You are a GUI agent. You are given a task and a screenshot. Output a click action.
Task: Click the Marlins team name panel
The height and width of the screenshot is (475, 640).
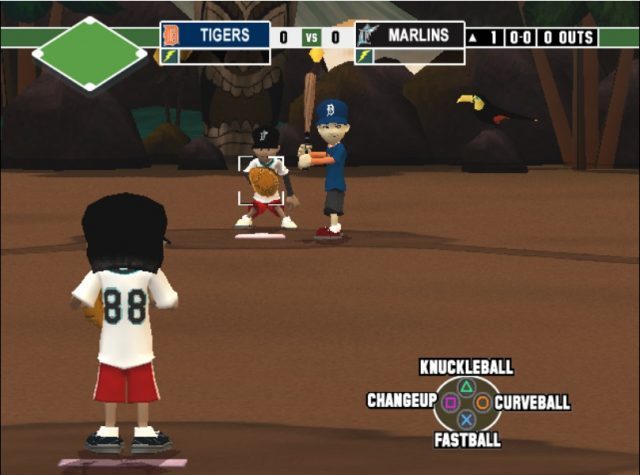(x=410, y=36)
